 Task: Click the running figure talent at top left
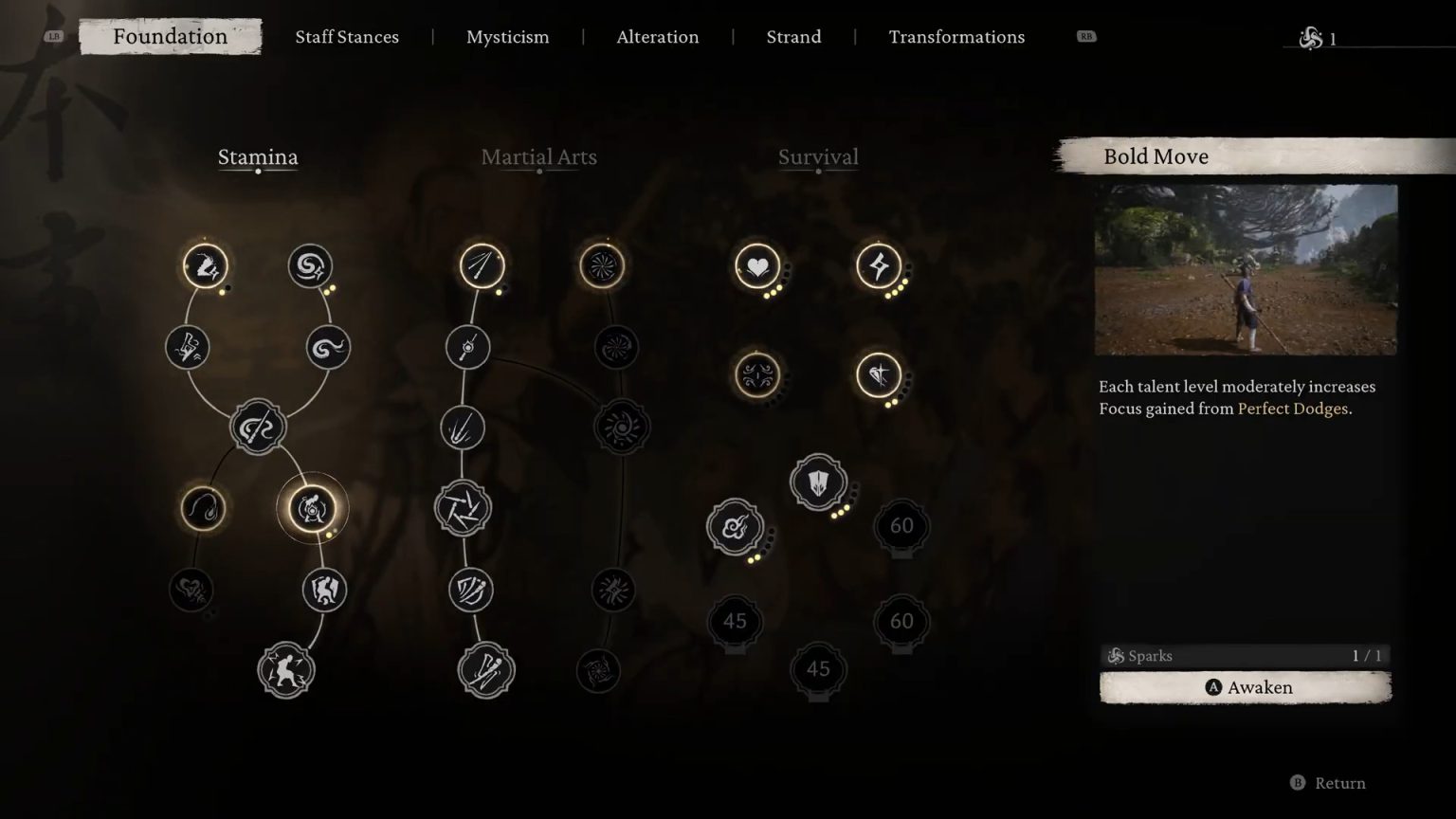click(205, 266)
